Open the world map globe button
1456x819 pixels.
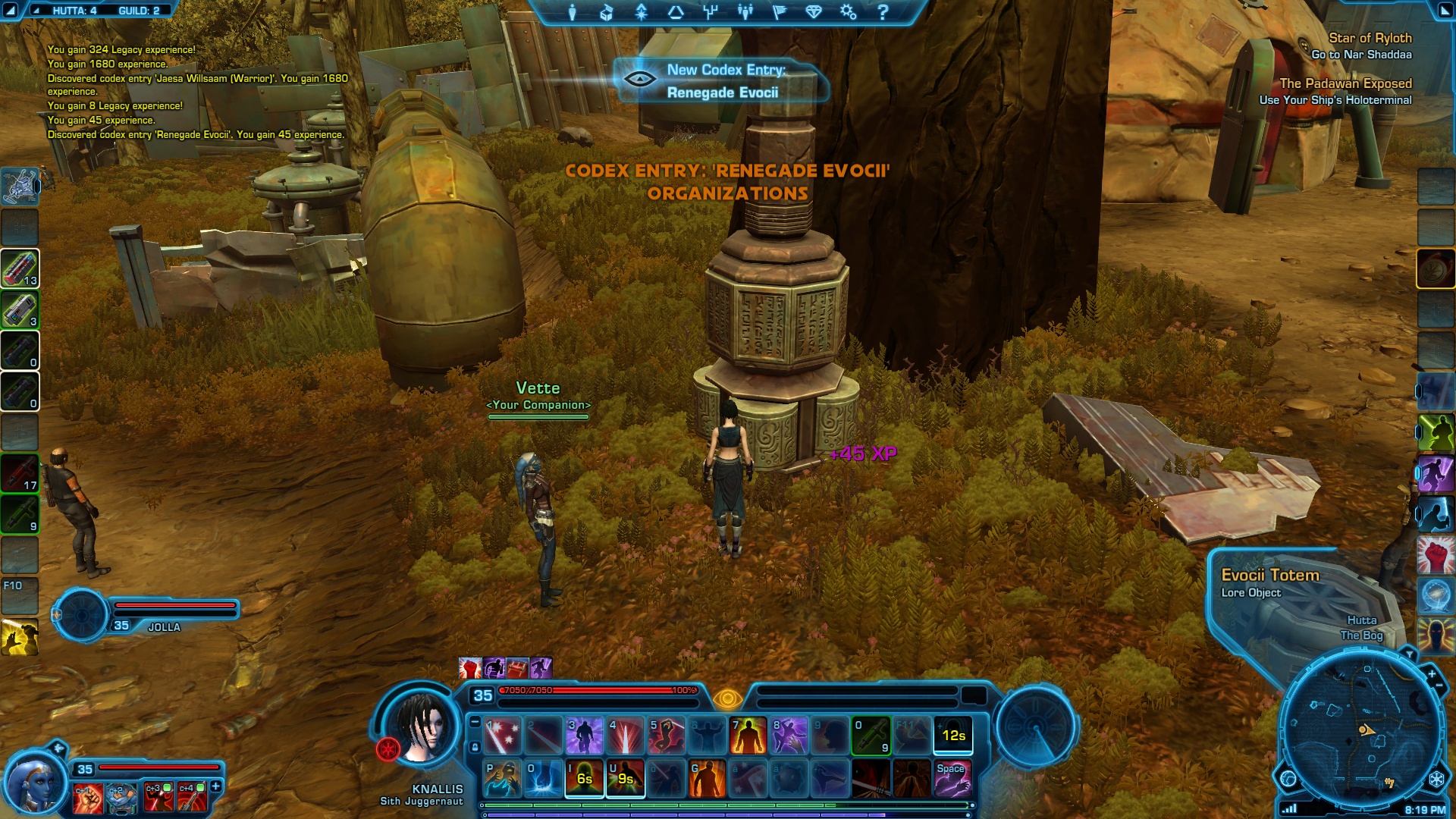tap(1288, 779)
